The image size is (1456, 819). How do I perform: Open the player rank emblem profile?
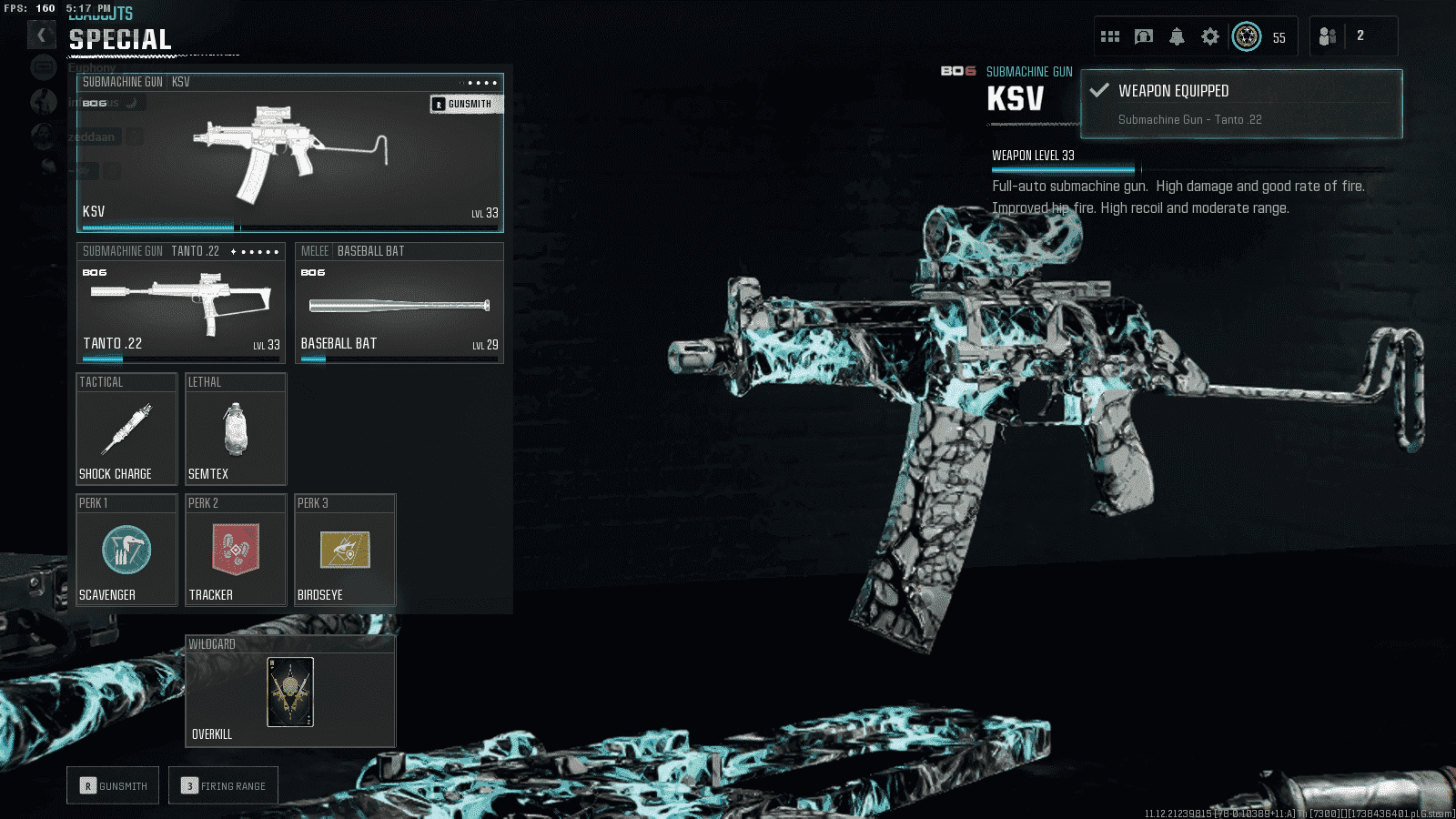click(x=1247, y=36)
